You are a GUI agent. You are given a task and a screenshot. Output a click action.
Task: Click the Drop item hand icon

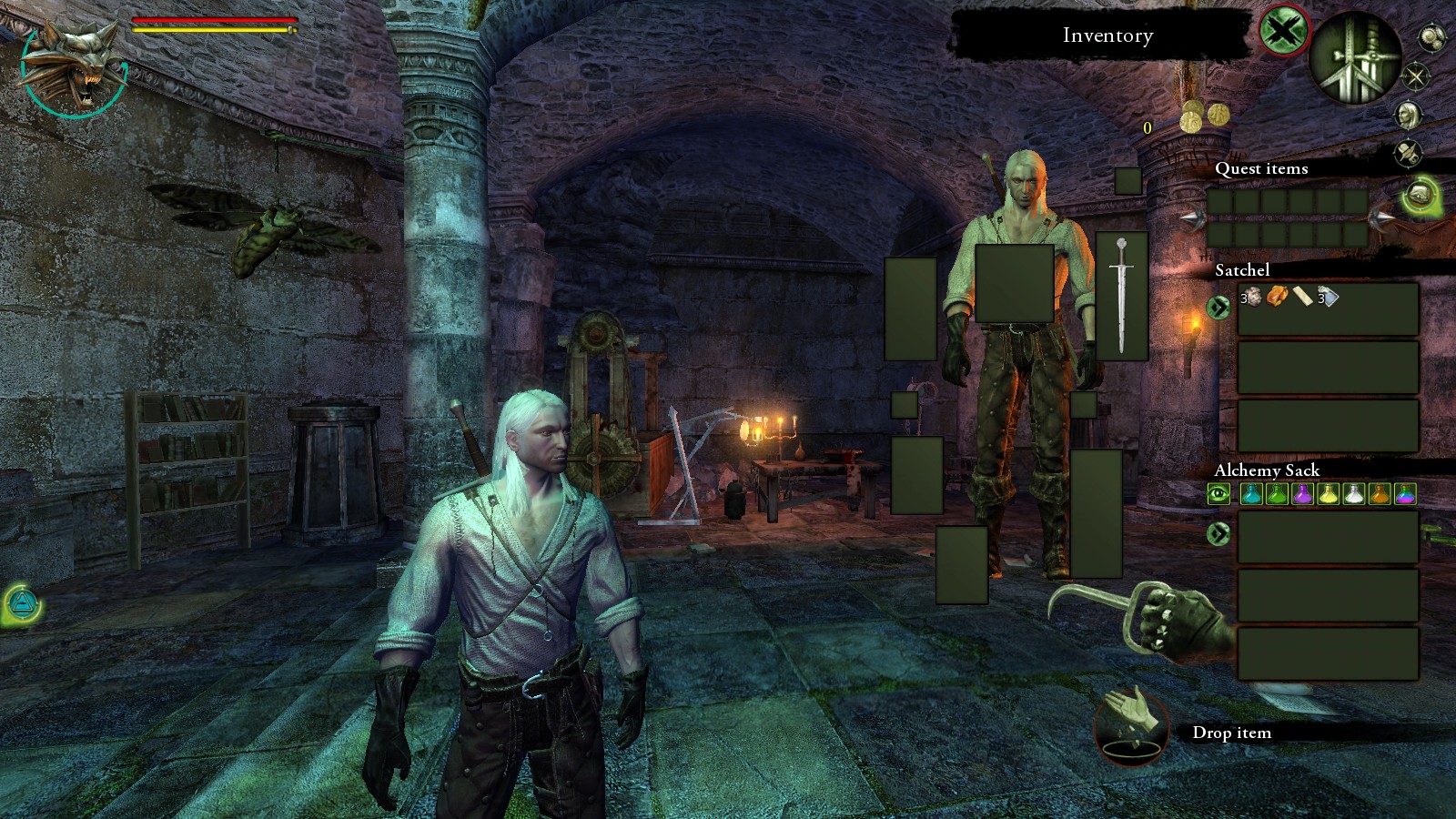(x=1131, y=725)
